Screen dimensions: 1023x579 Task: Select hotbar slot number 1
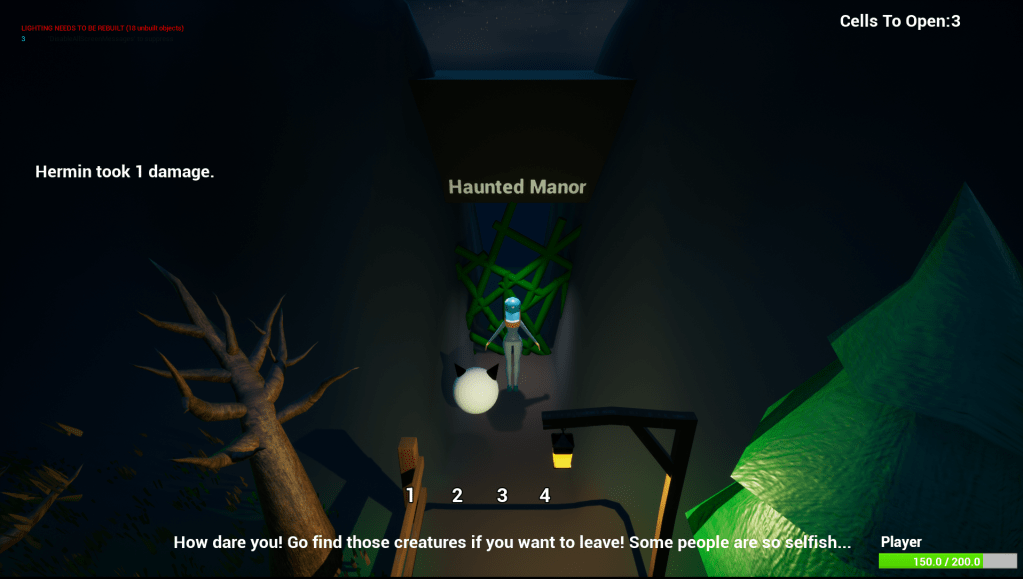click(x=410, y=495)
